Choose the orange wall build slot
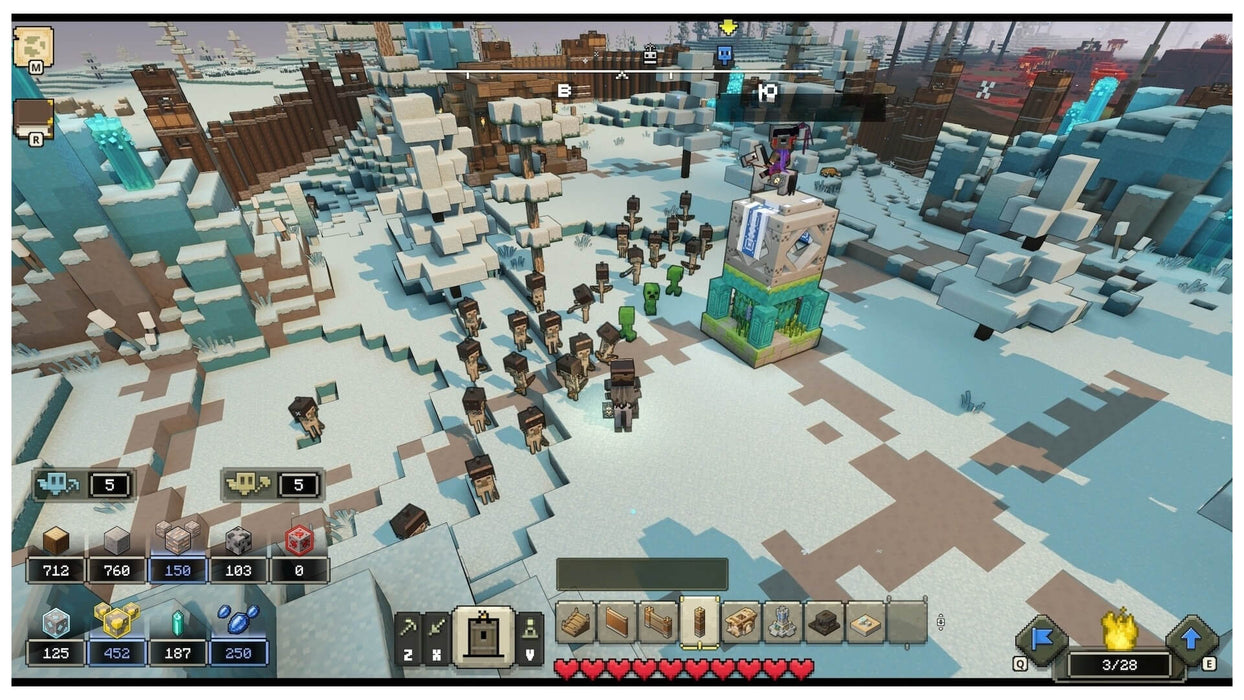Screen dimensions: 1244x700 616,622
